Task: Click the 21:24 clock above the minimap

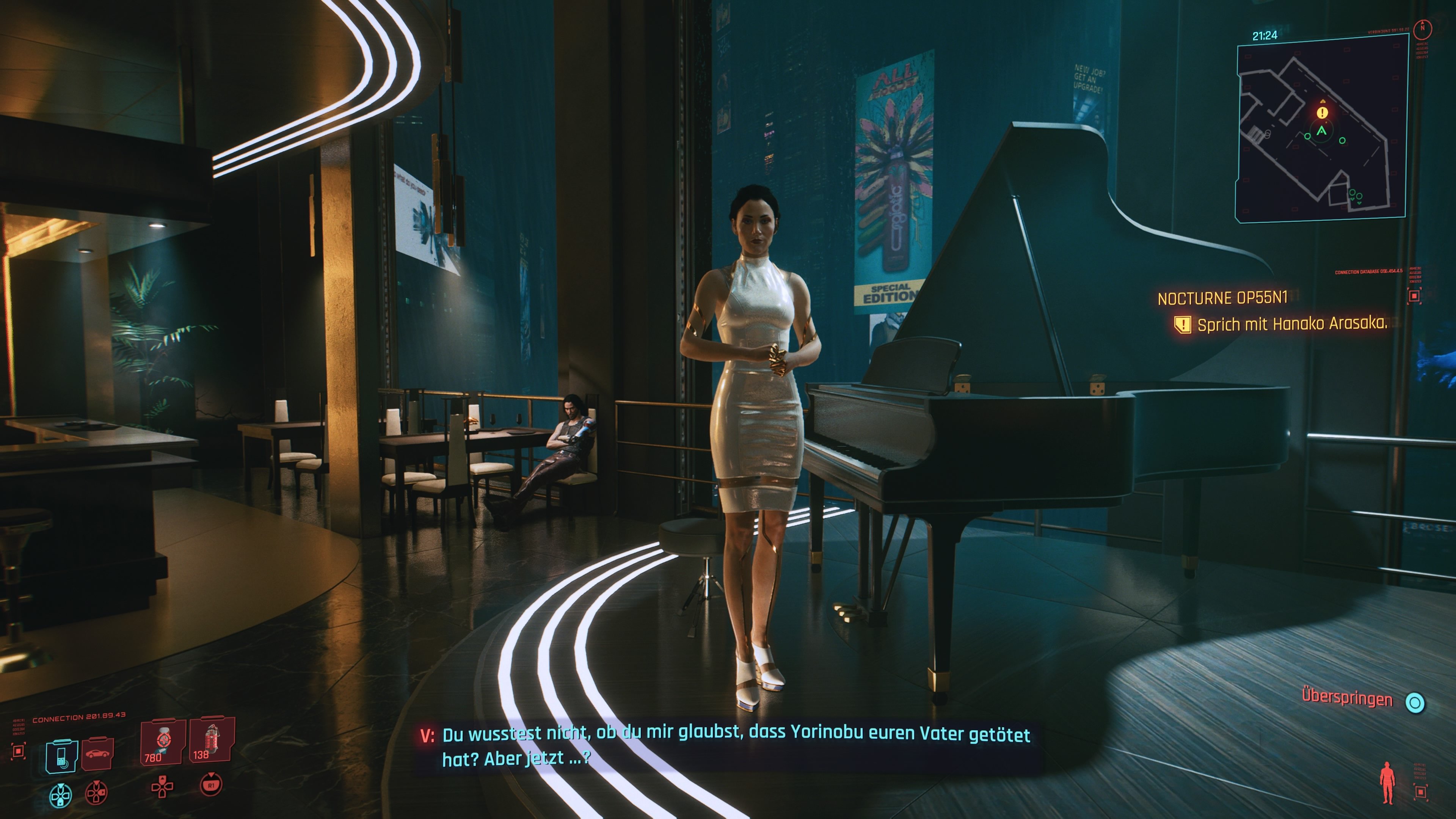Action: pos(1266,36)
